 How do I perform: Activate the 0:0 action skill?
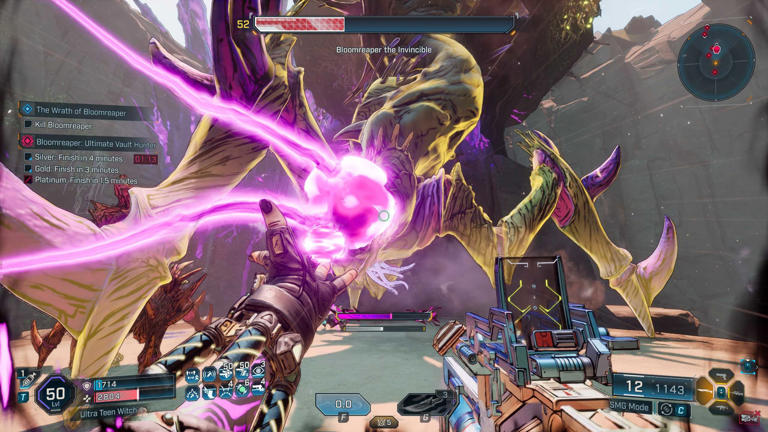point(342,405)
